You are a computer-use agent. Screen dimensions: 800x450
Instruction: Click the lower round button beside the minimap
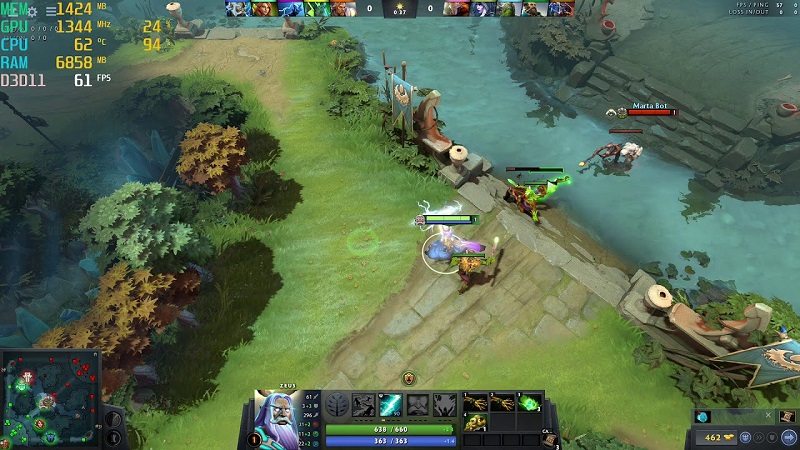point(111,437)
